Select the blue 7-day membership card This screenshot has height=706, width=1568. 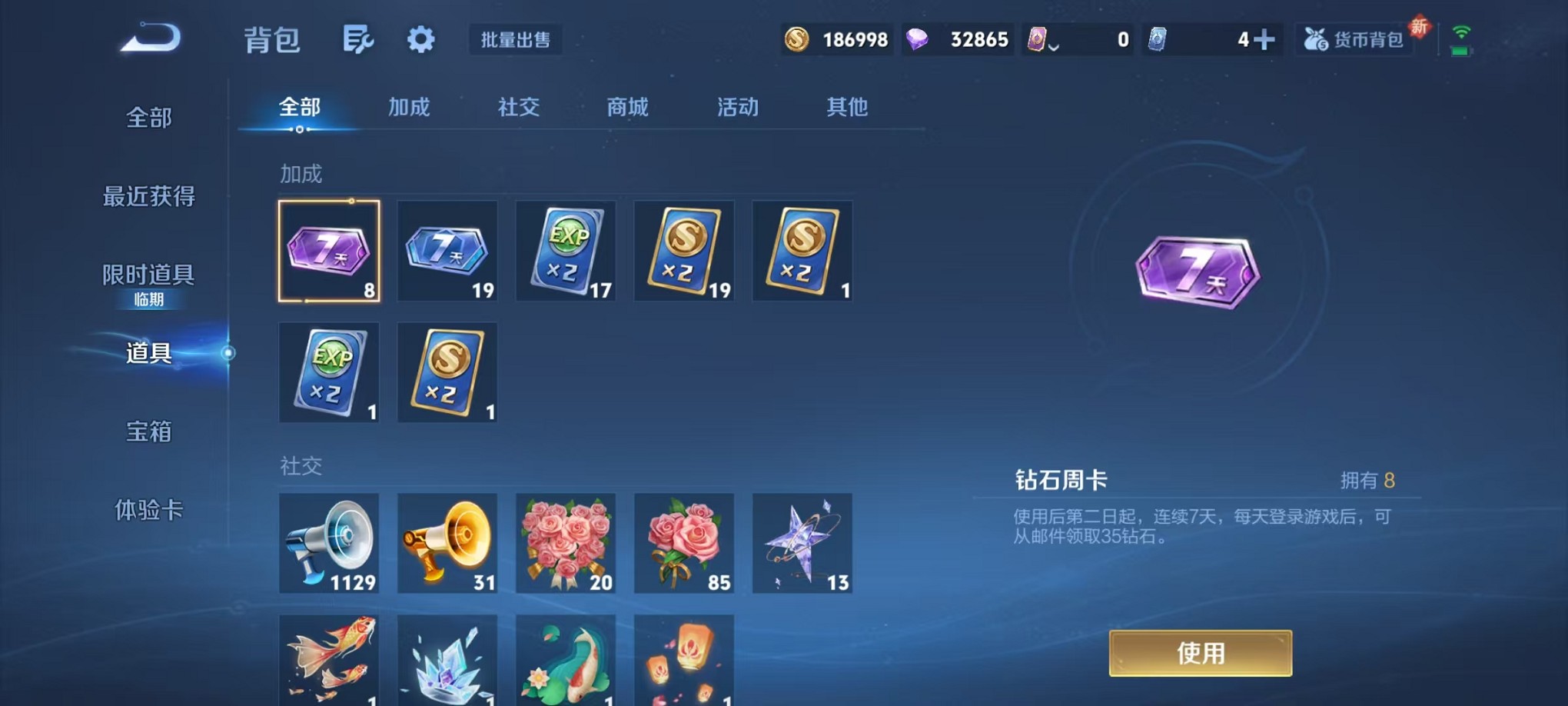click(447, 250)
